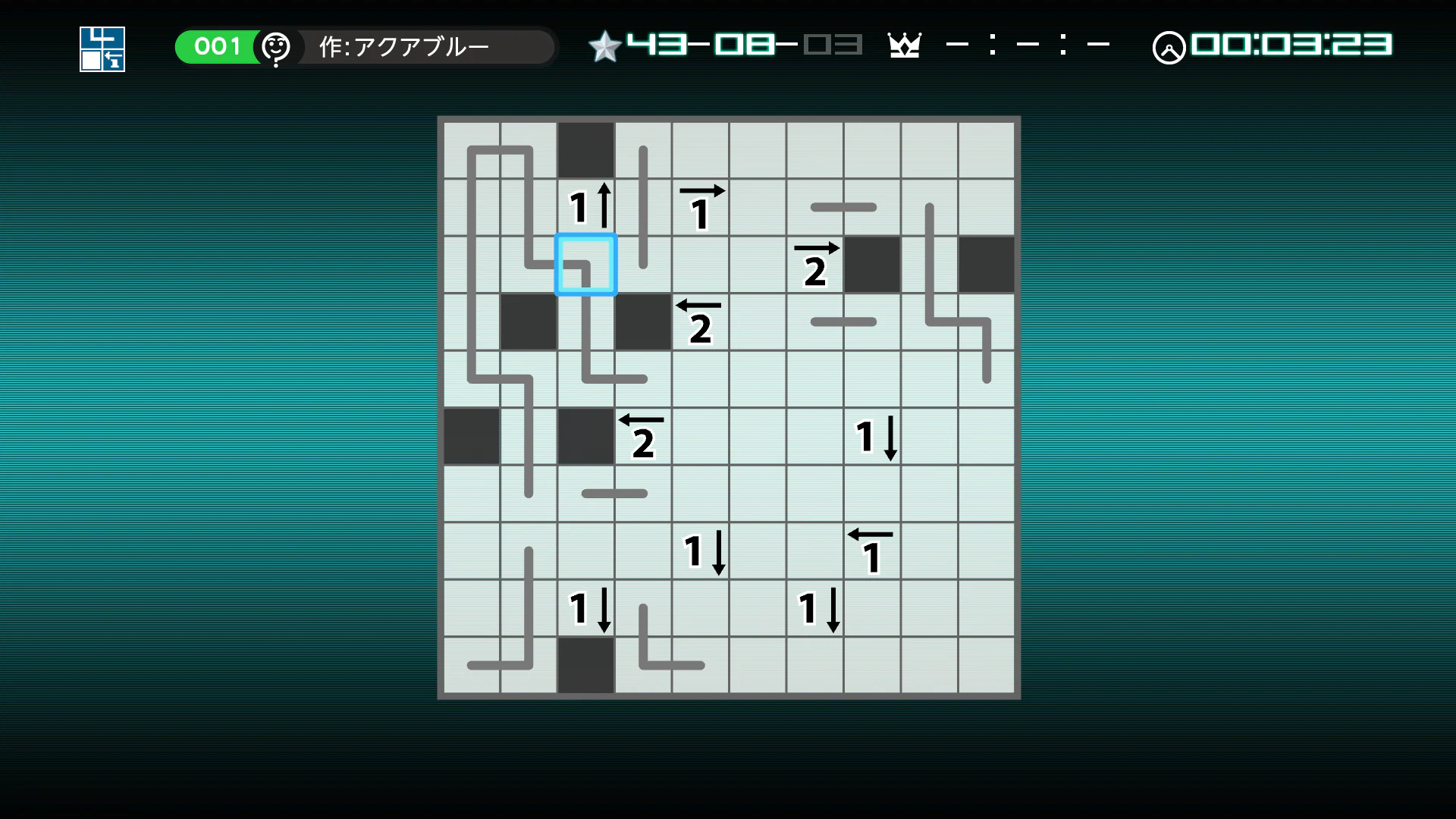This screenshot has width=1456, height=819.
Task: Click the empty cell in the grid's top-right corner
Action: click(x=986, y=149)
